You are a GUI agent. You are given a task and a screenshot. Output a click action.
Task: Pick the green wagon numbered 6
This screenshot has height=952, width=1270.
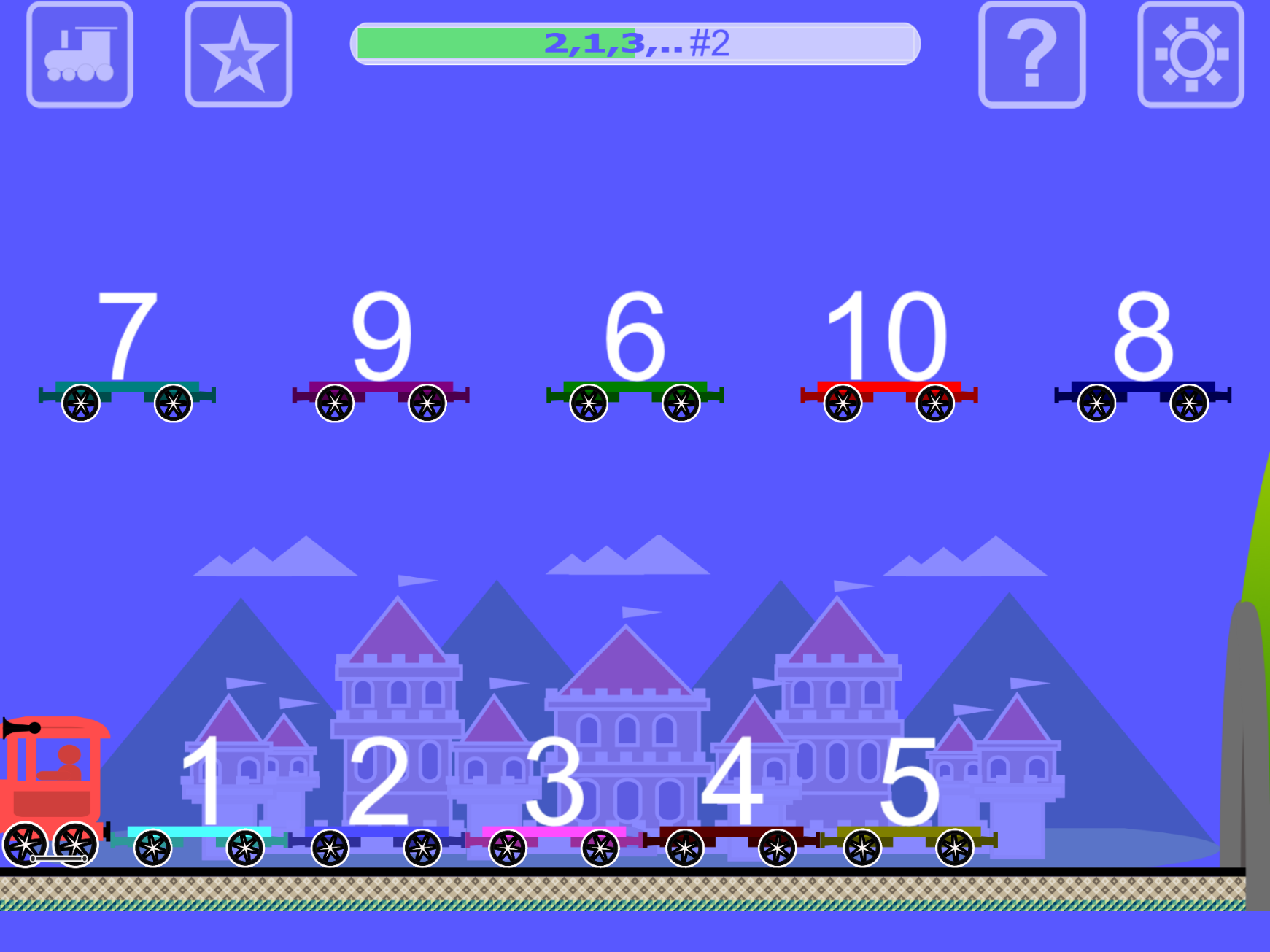click(x=635, y=357)
